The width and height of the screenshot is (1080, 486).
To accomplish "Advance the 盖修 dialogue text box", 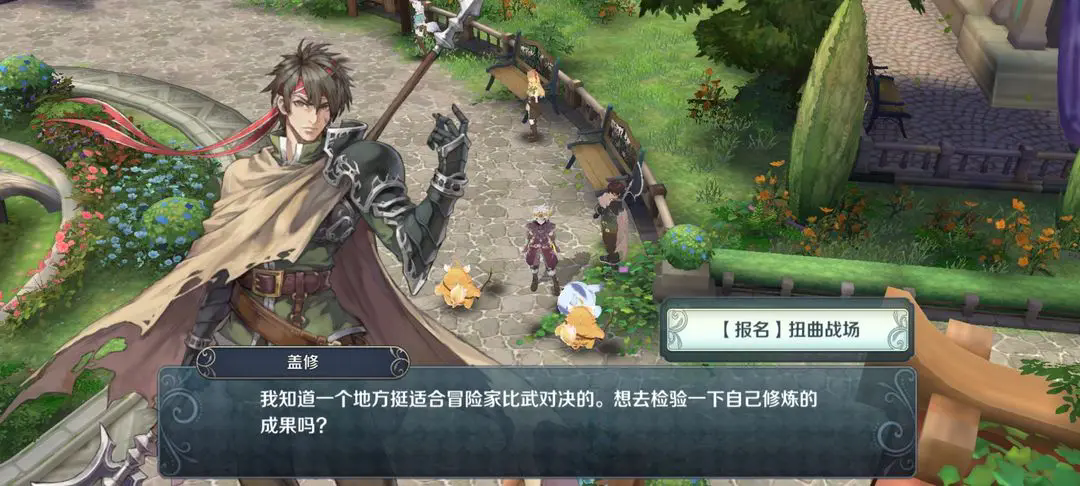I will [x=537, y=420].
